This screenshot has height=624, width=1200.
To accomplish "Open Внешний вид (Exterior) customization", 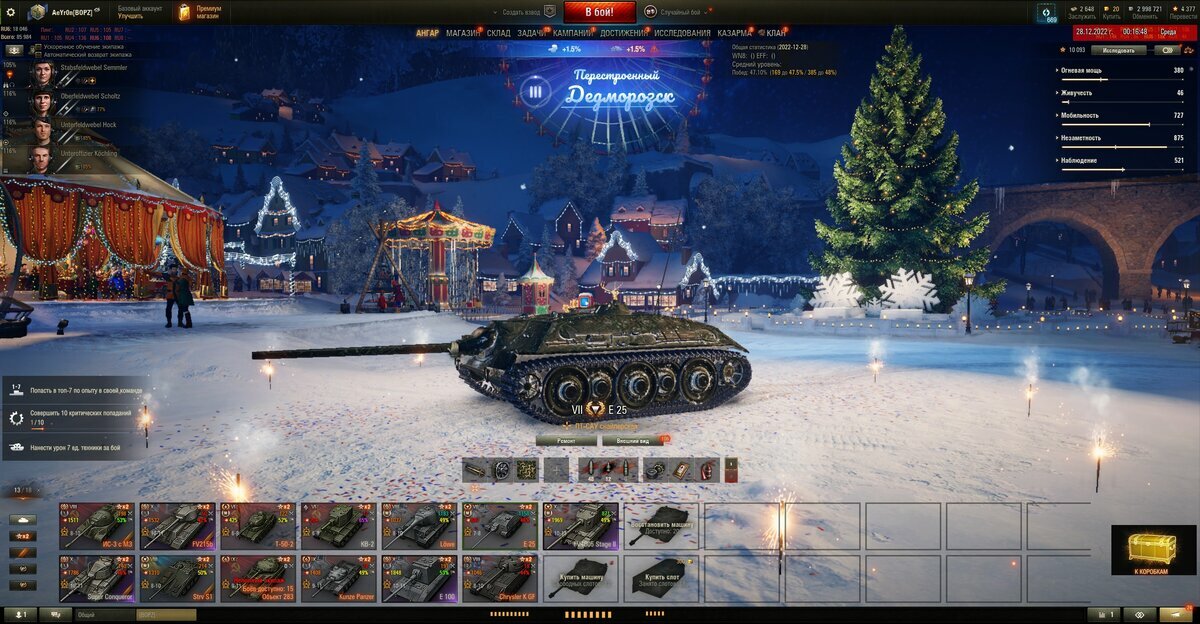I will 632,440.
